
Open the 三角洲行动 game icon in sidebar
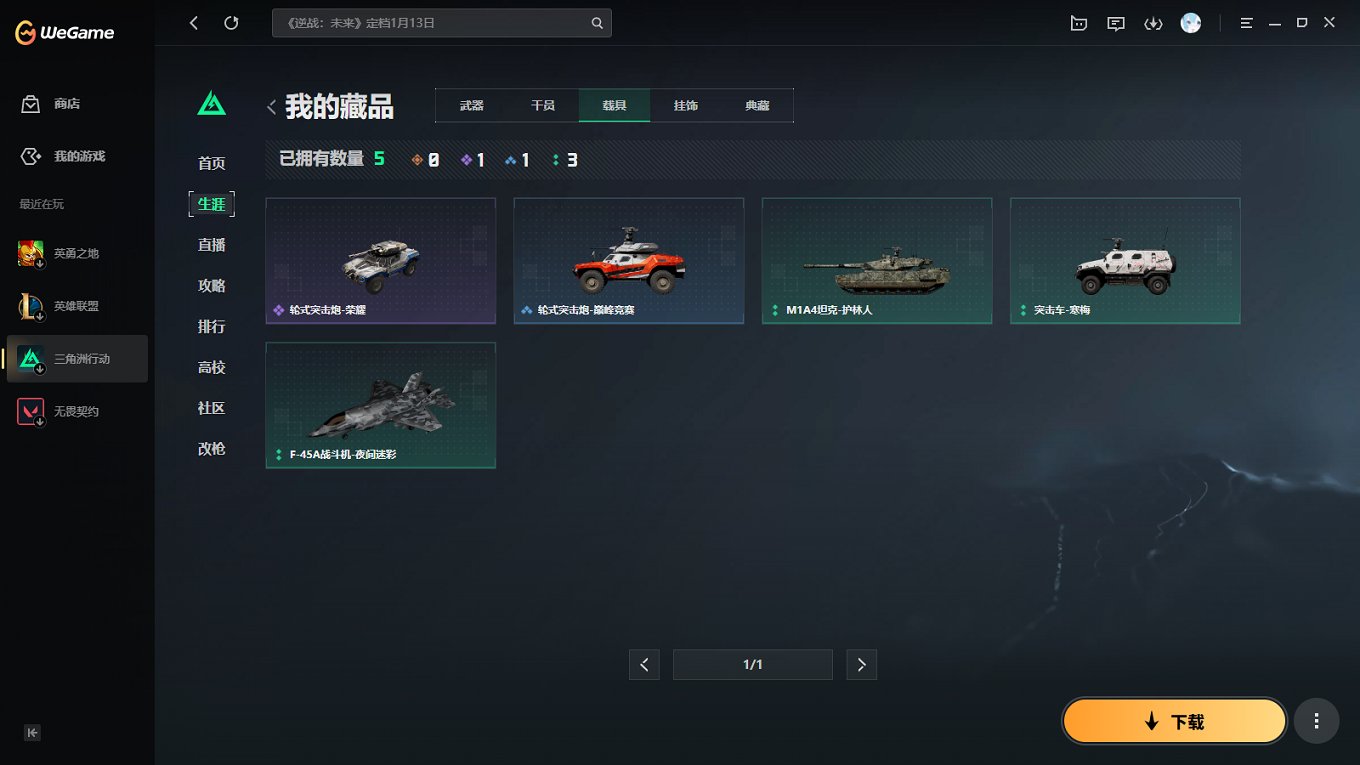pos(30,358)
